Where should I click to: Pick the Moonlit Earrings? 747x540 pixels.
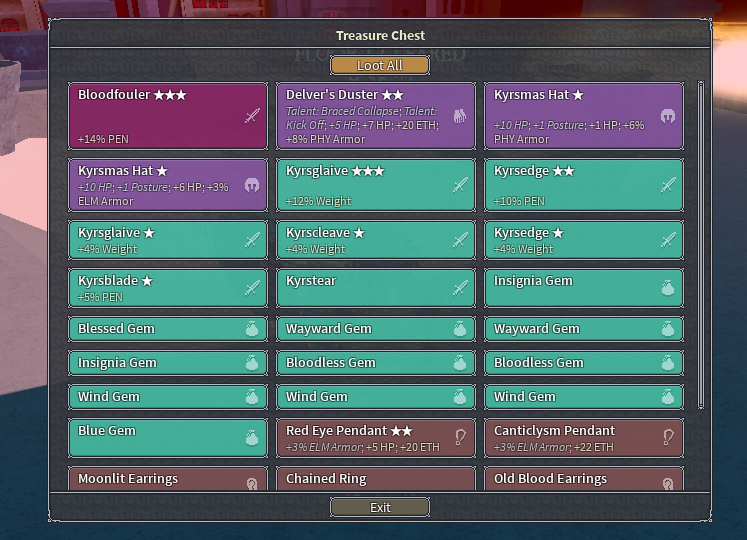pos(168,479)
